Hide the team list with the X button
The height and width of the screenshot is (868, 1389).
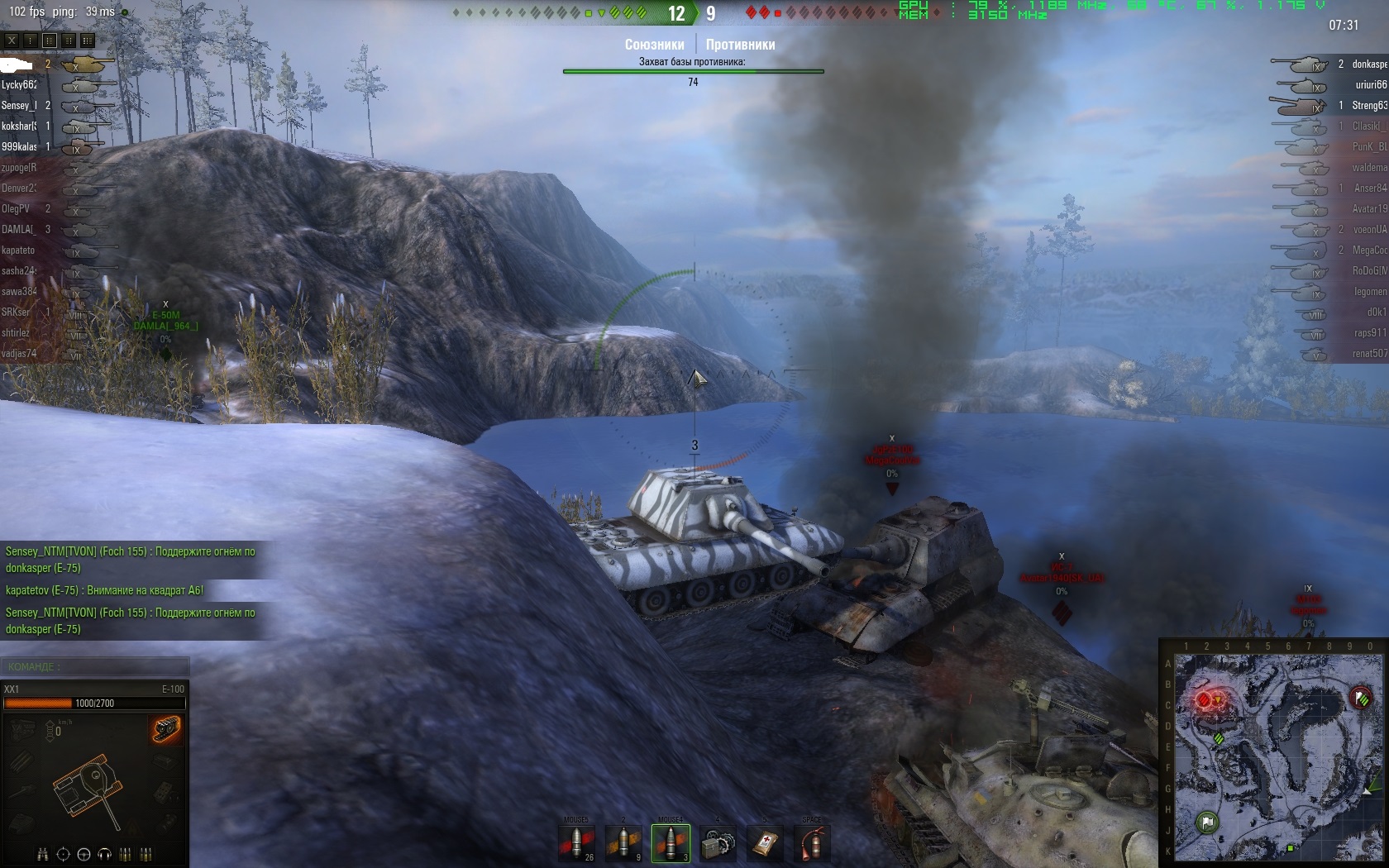pyautogui.click(x=12, y=40)
